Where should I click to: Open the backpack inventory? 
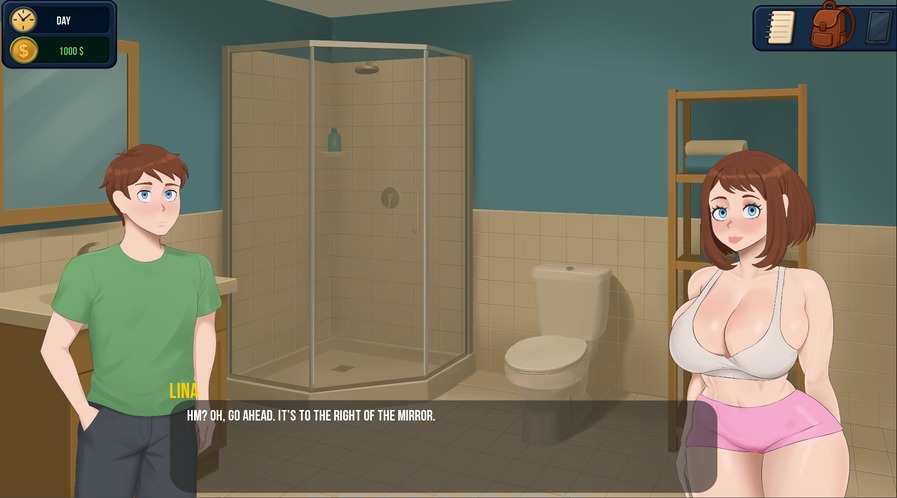coord(831,25)
